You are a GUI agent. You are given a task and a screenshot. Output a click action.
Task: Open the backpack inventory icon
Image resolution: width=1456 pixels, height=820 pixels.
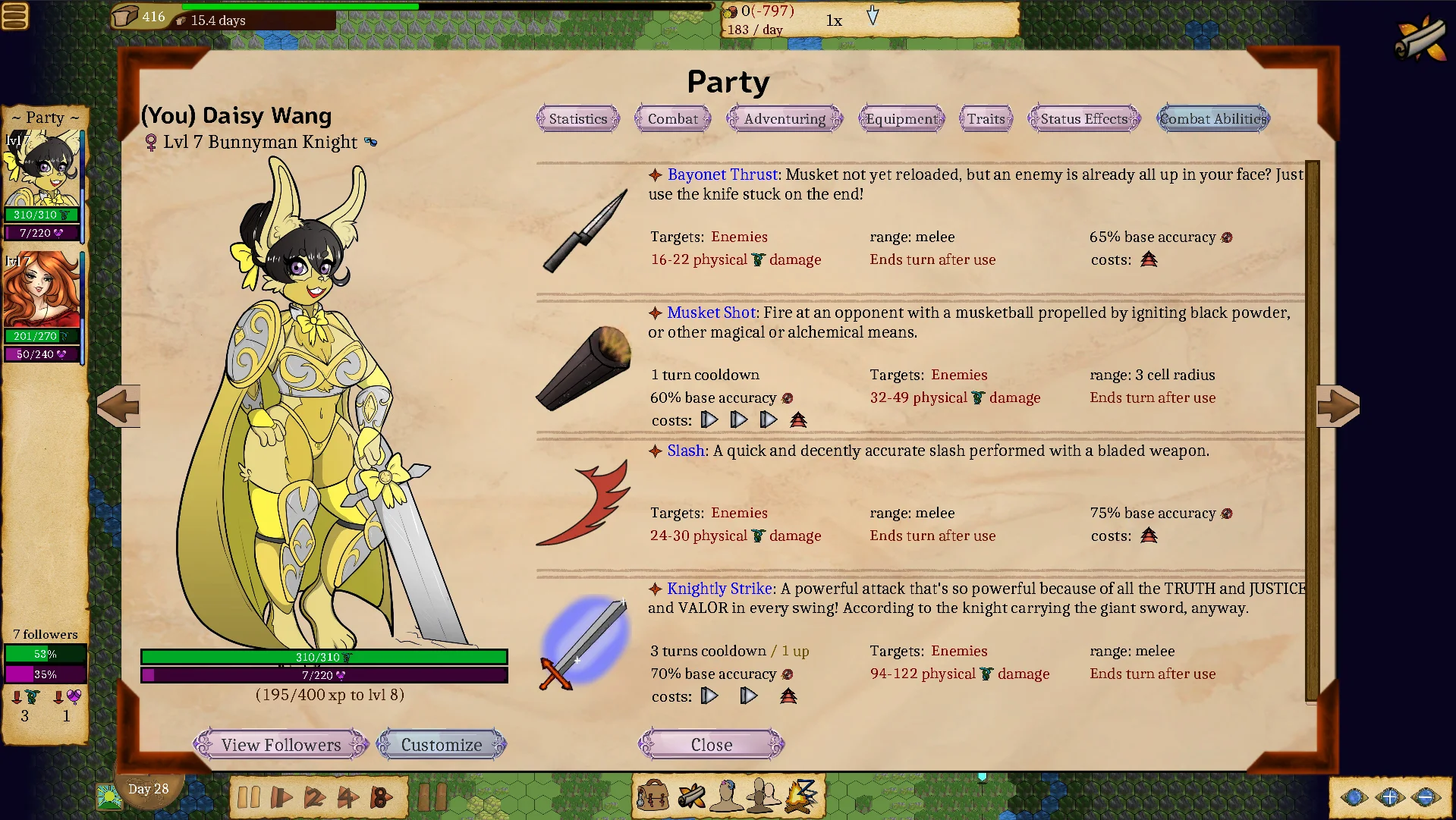pos(653,796)
